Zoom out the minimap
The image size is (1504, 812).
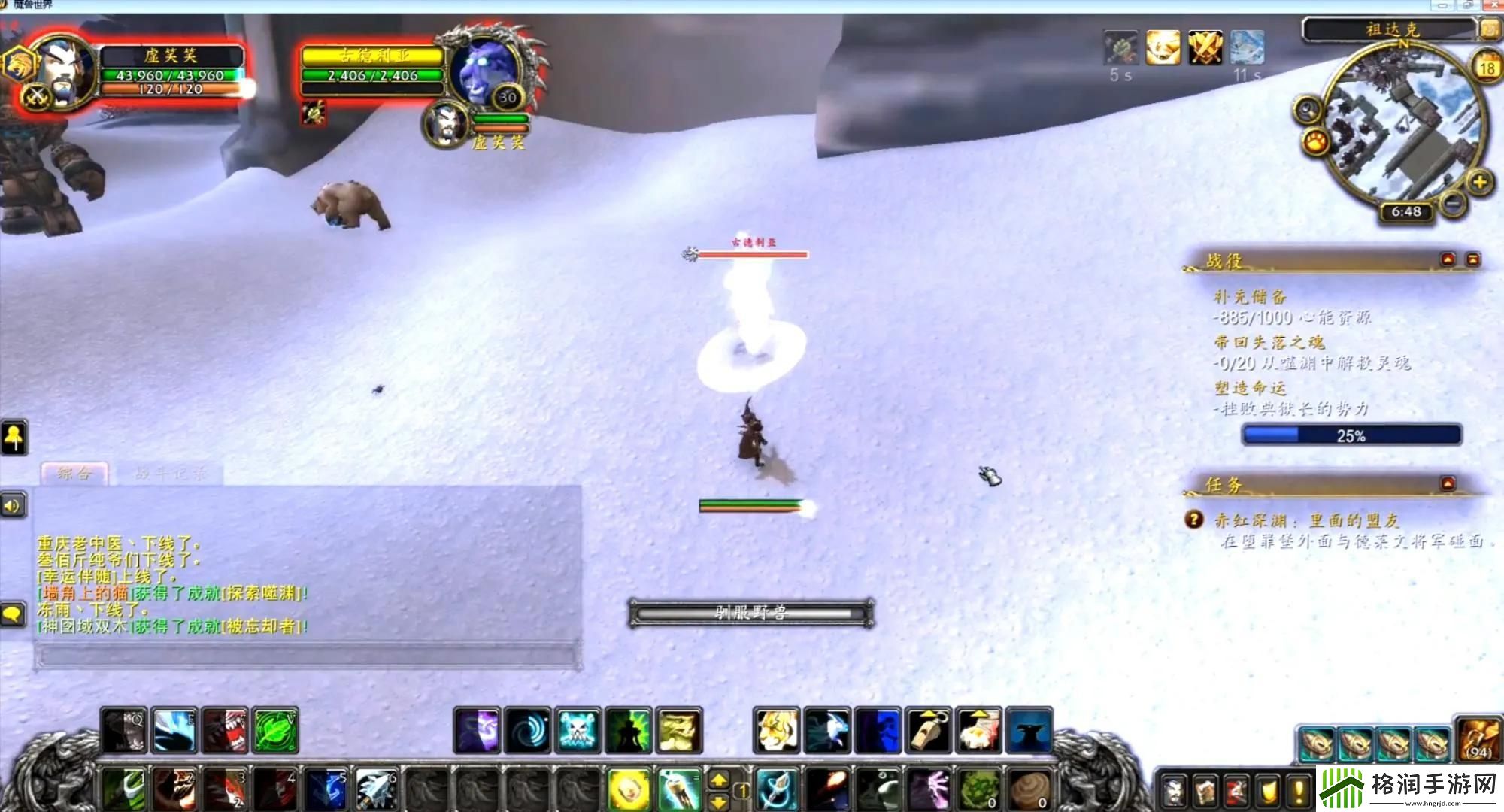1454,202
